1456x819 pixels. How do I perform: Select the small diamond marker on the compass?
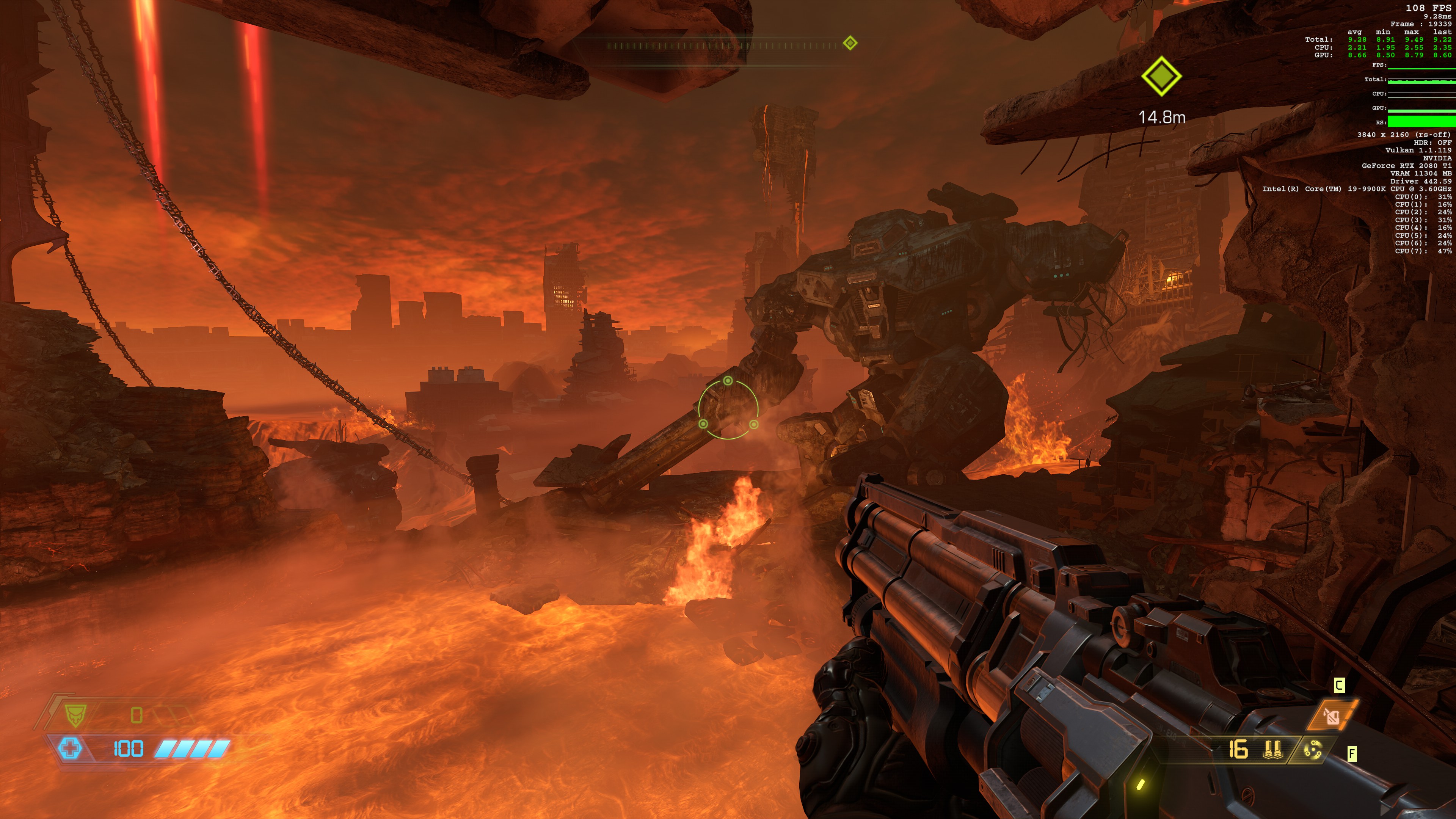[850, 43]
